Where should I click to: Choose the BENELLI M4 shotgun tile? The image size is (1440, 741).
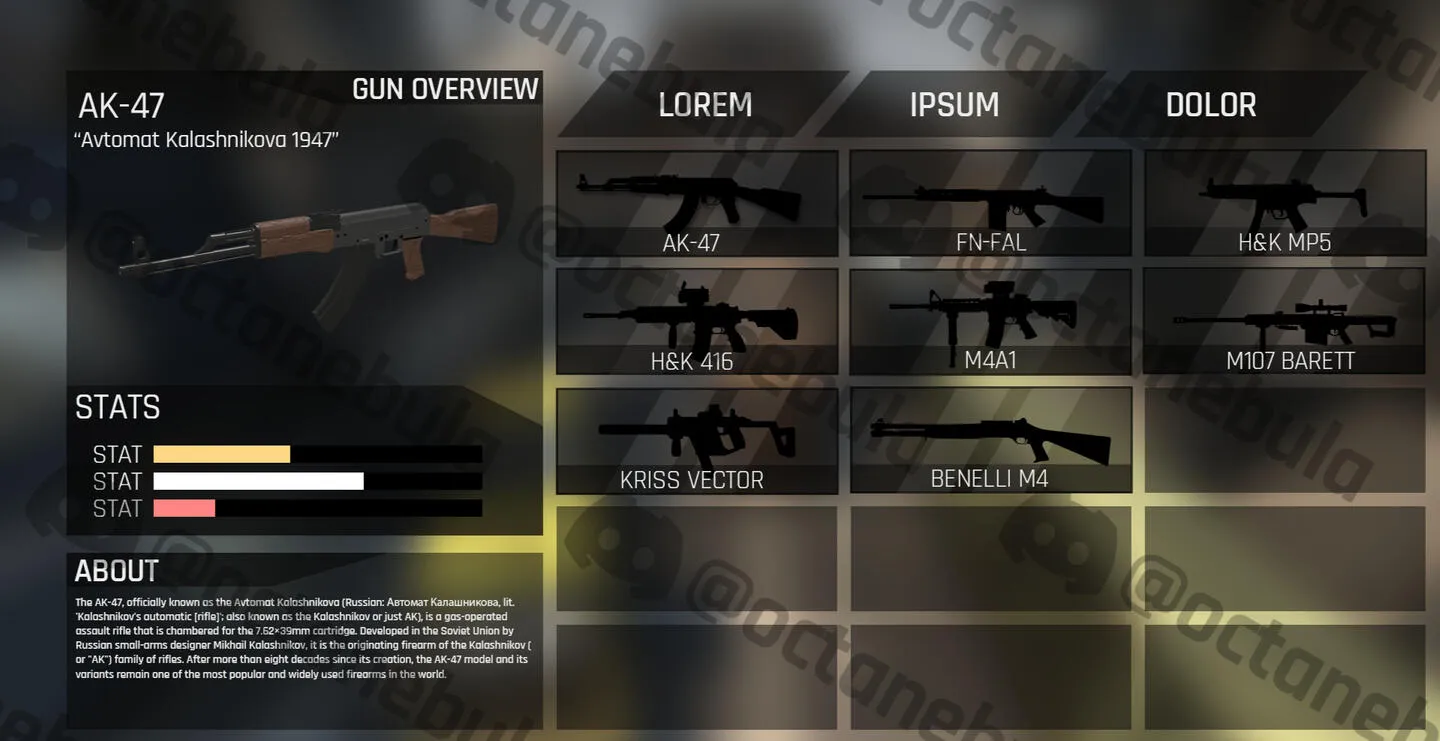point(990,440)
